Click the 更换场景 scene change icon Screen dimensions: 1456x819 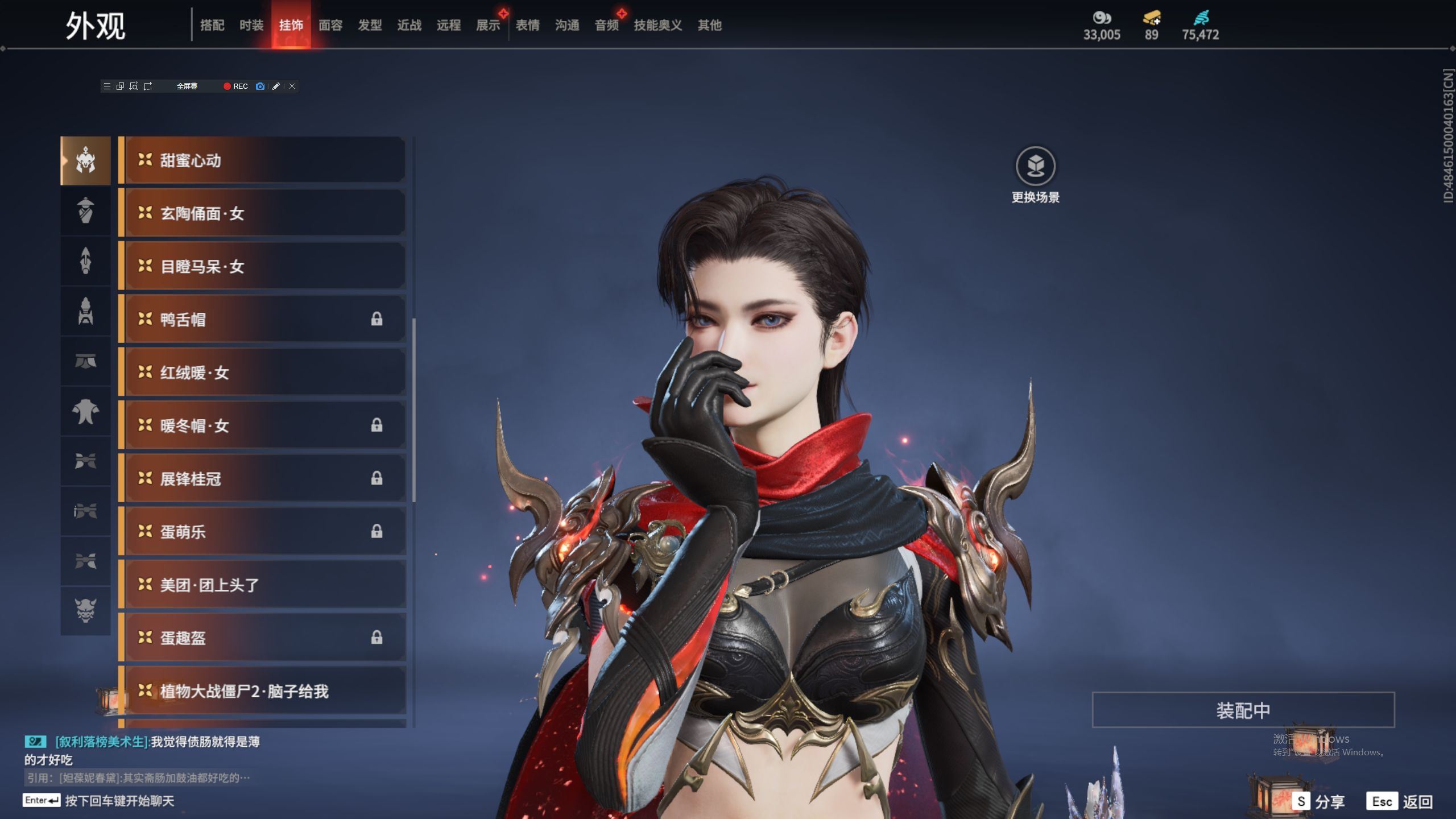1035,166
